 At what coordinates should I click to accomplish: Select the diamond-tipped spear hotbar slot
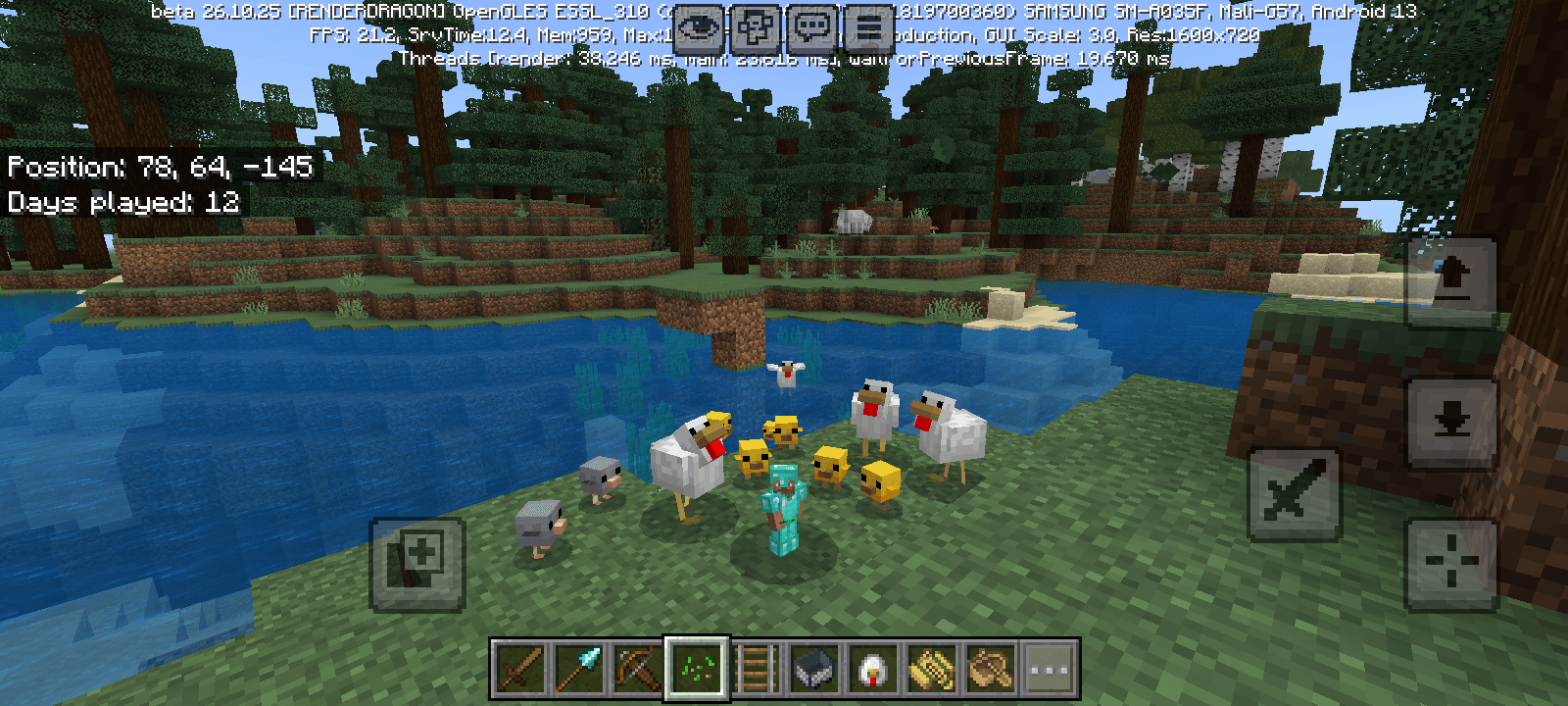pos(579,671)
